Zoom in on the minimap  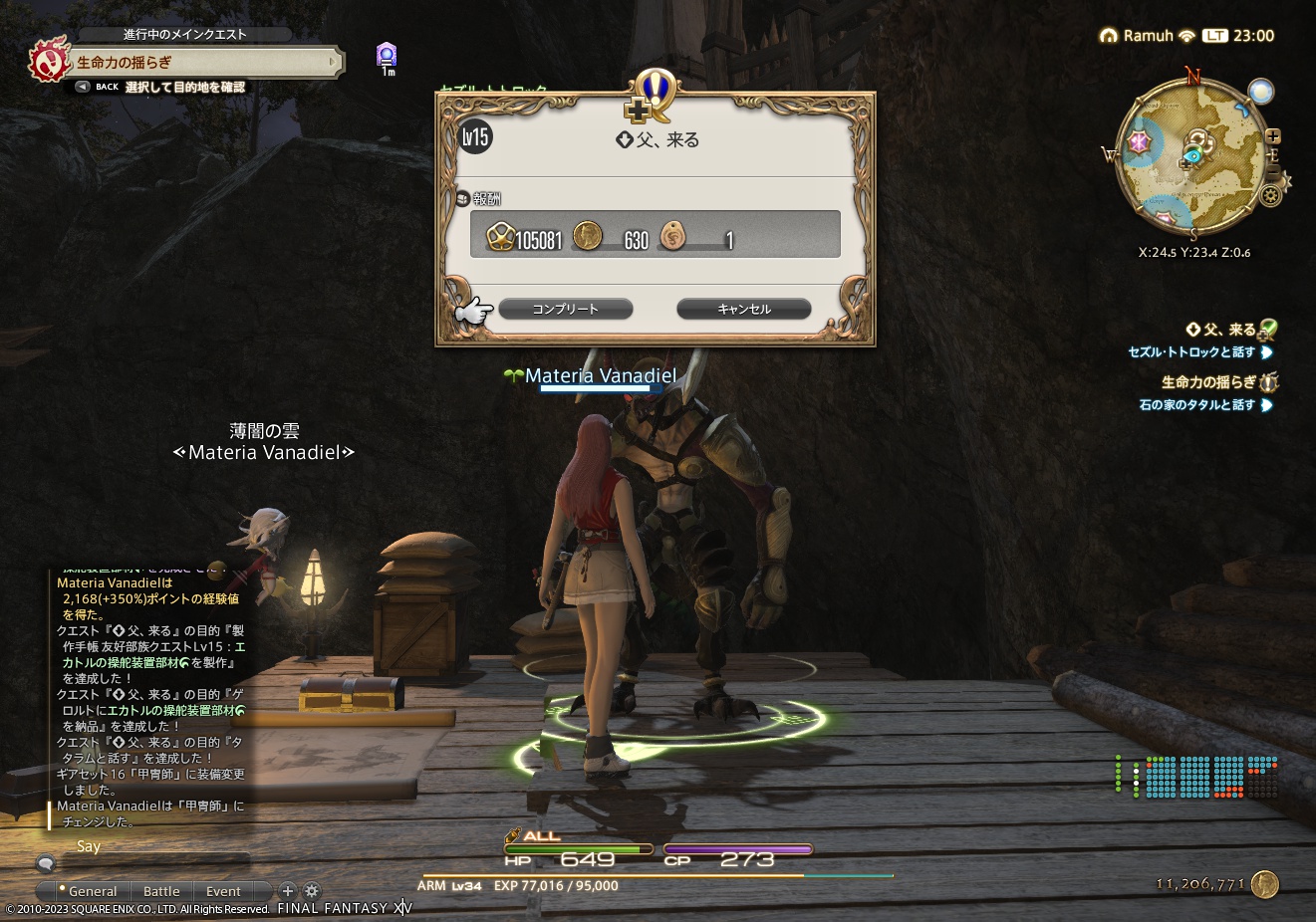point(1274,136)
